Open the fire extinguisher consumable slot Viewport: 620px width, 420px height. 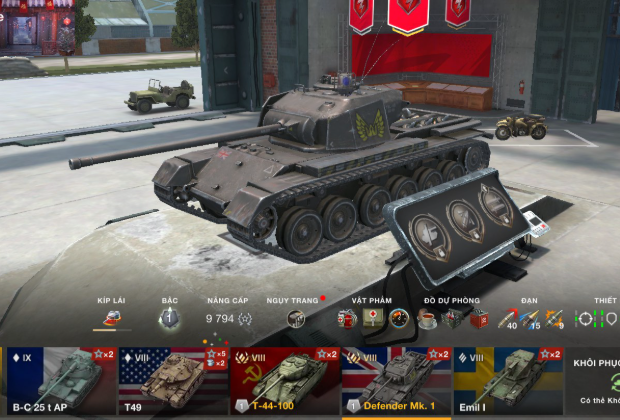(x=347, y=319)
